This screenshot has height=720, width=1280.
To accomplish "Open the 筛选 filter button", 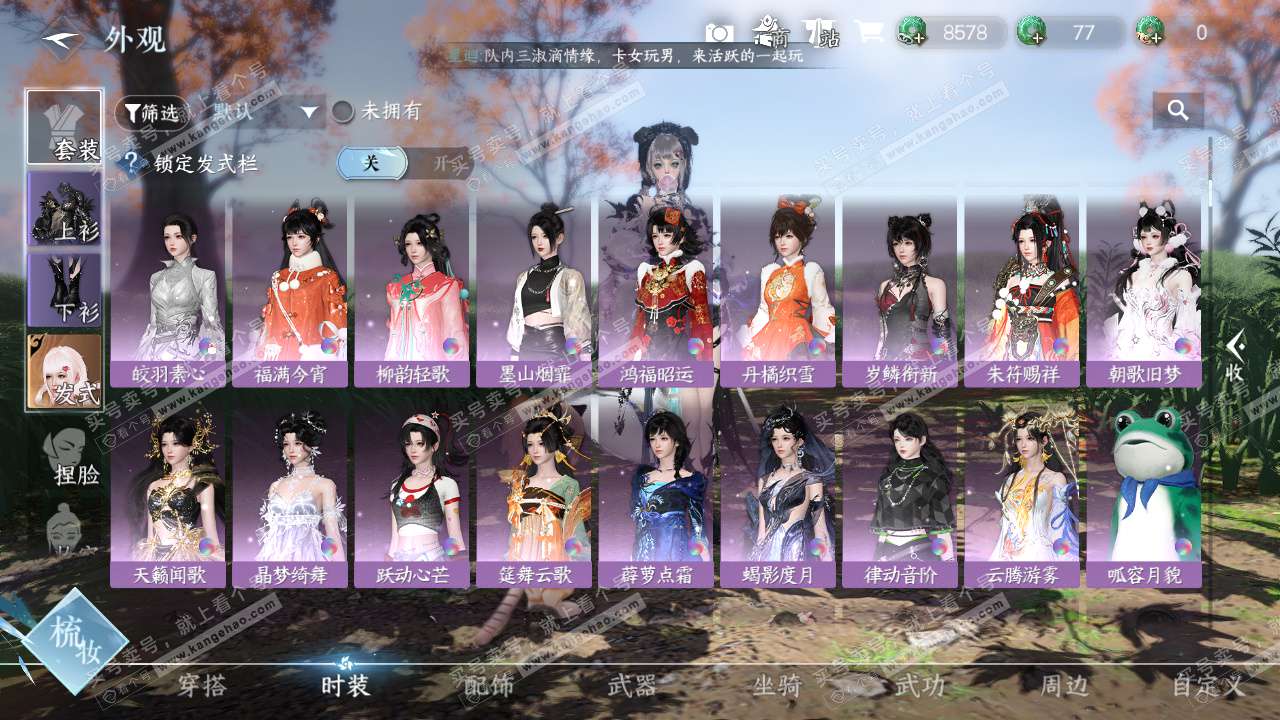I will 151,113.
